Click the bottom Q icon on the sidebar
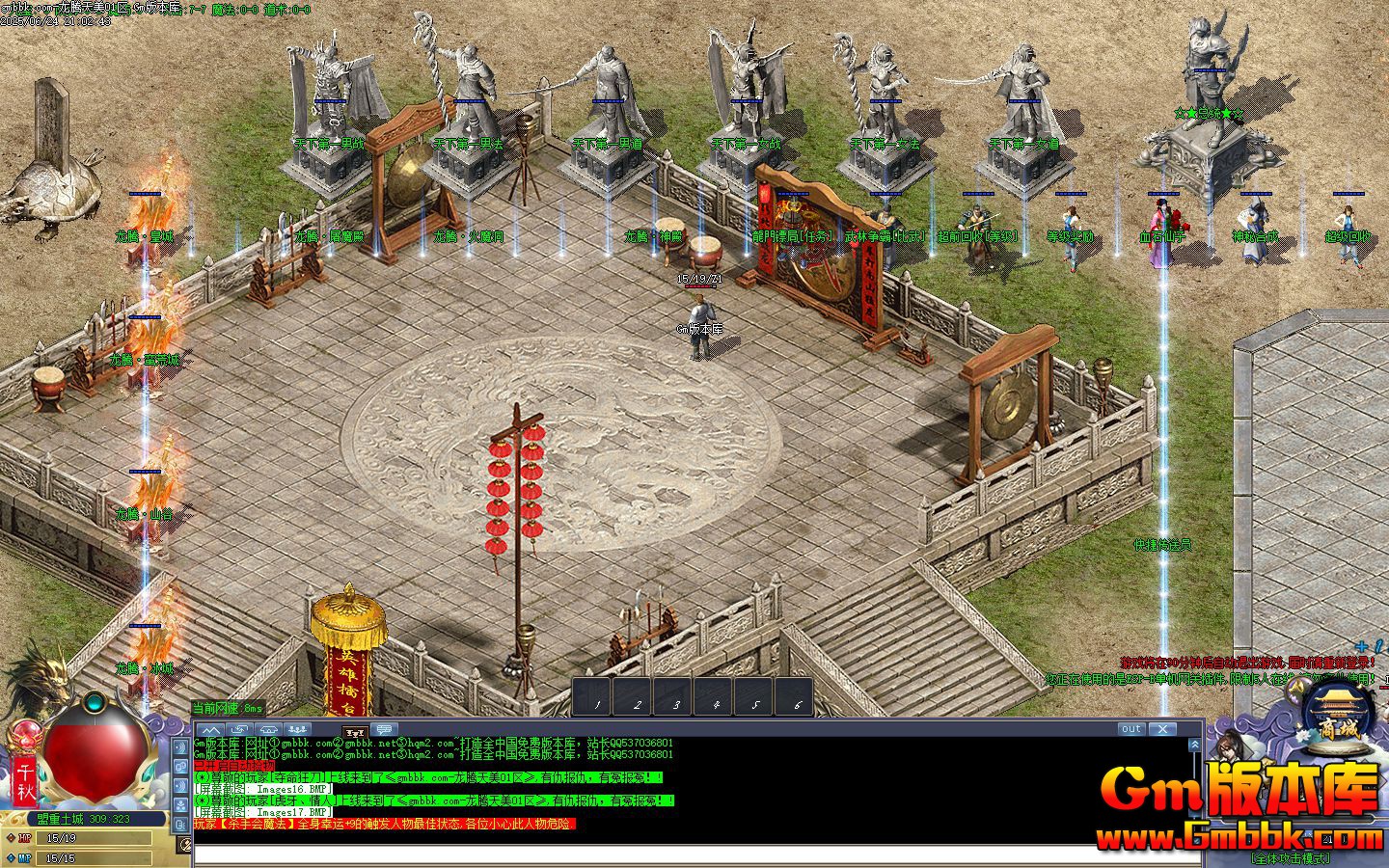The height and width of the screenshot is (868, 1389). (x=181, y=825)
